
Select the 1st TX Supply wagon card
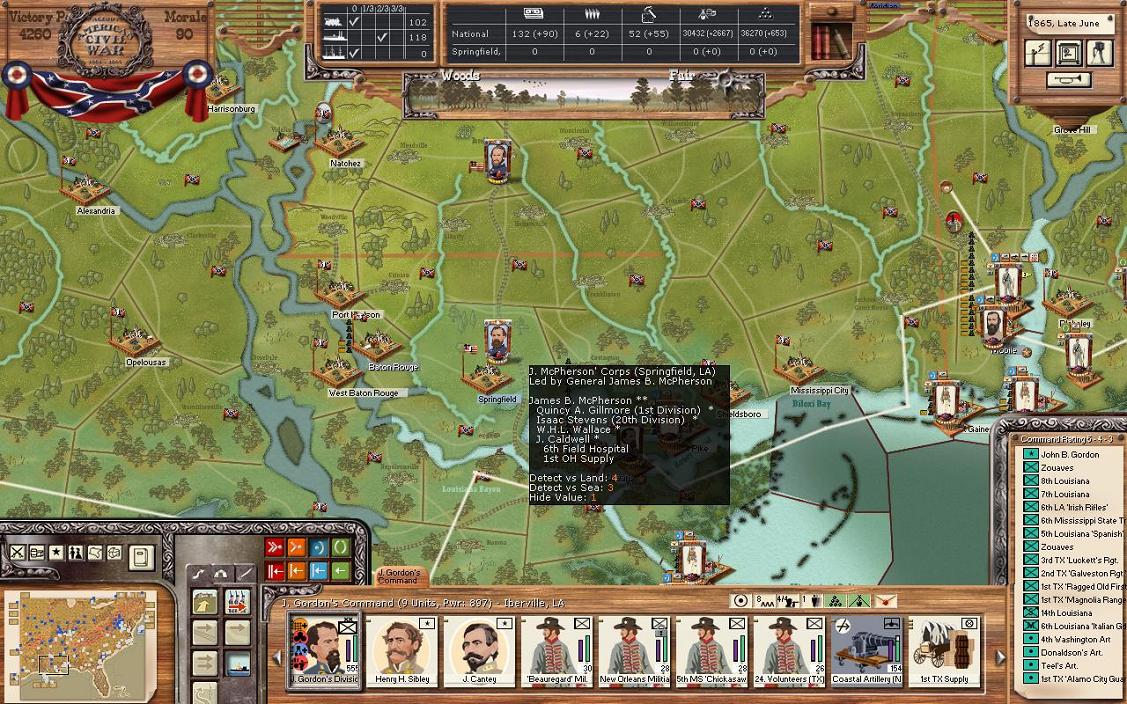pyautogui.click(x=945, y=649)
